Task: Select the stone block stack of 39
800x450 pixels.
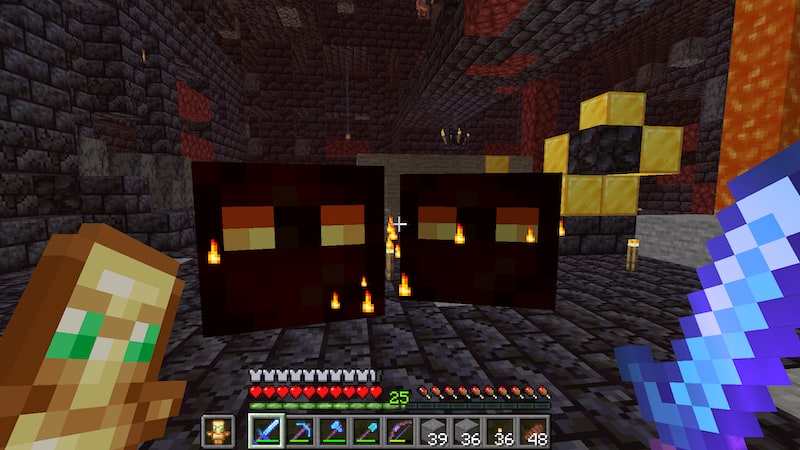Action: click(434, 431)
